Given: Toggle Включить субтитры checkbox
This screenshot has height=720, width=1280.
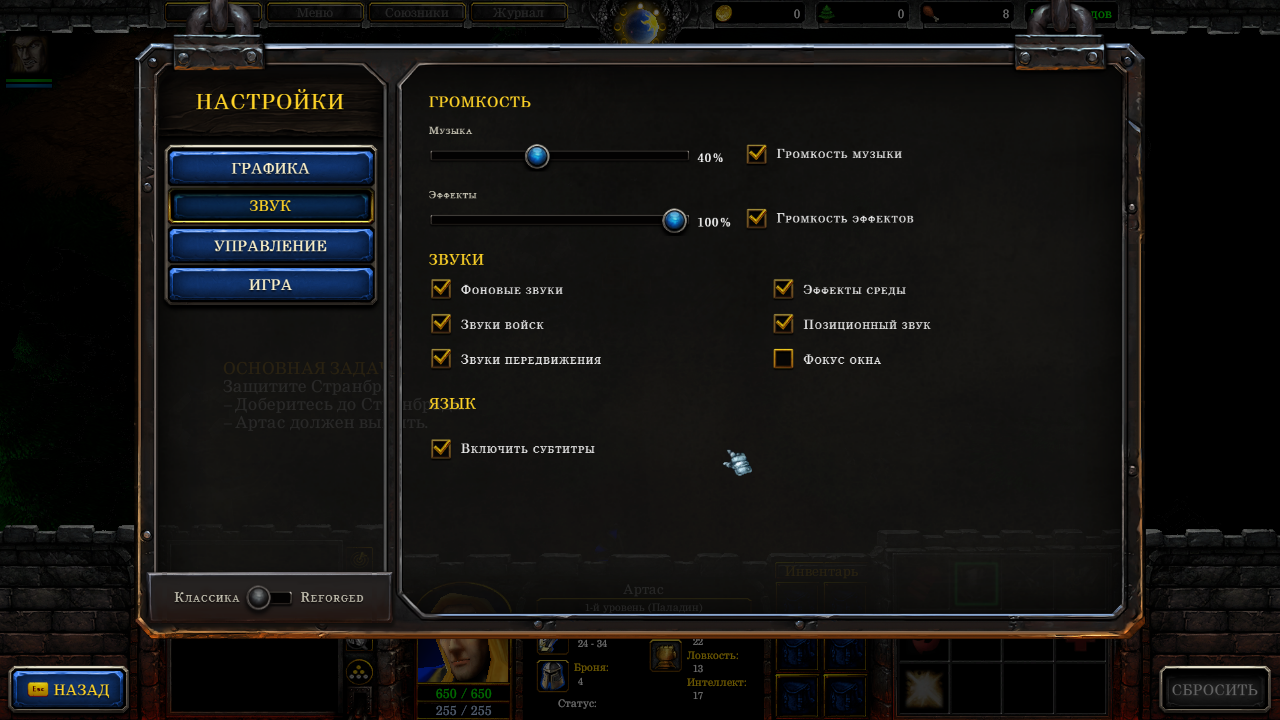Looking at the screenshot, I should pyautogui.click(x=441, y=448).
